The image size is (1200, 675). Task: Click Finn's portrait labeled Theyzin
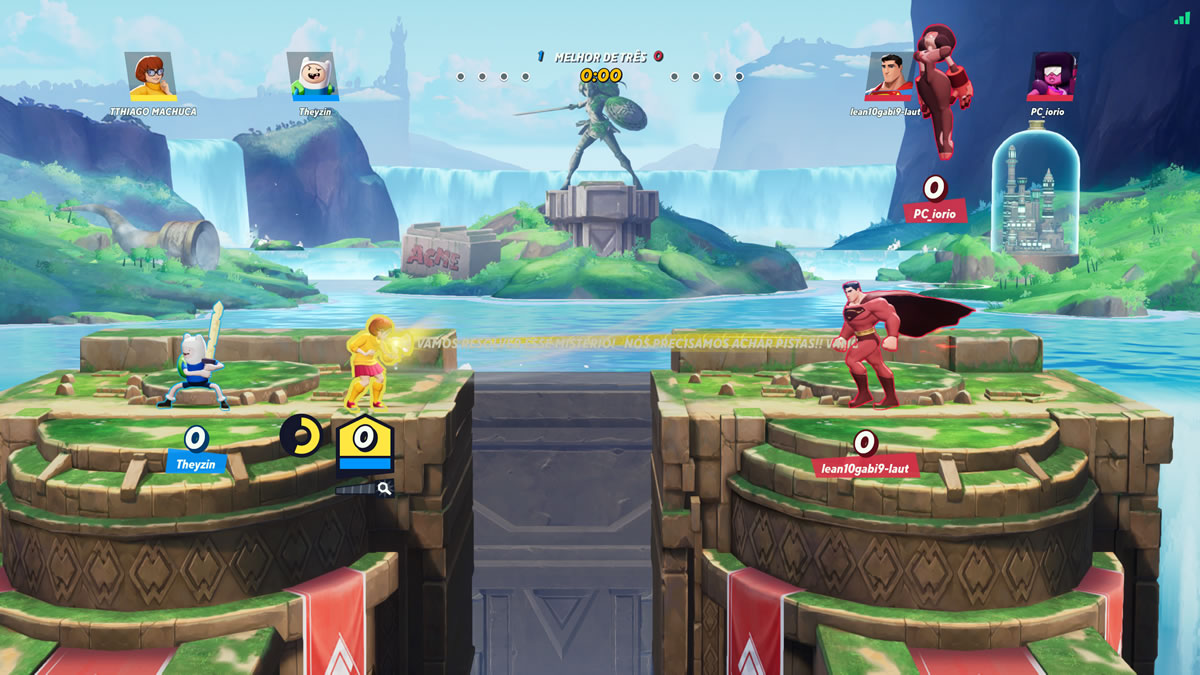(313, 77)
